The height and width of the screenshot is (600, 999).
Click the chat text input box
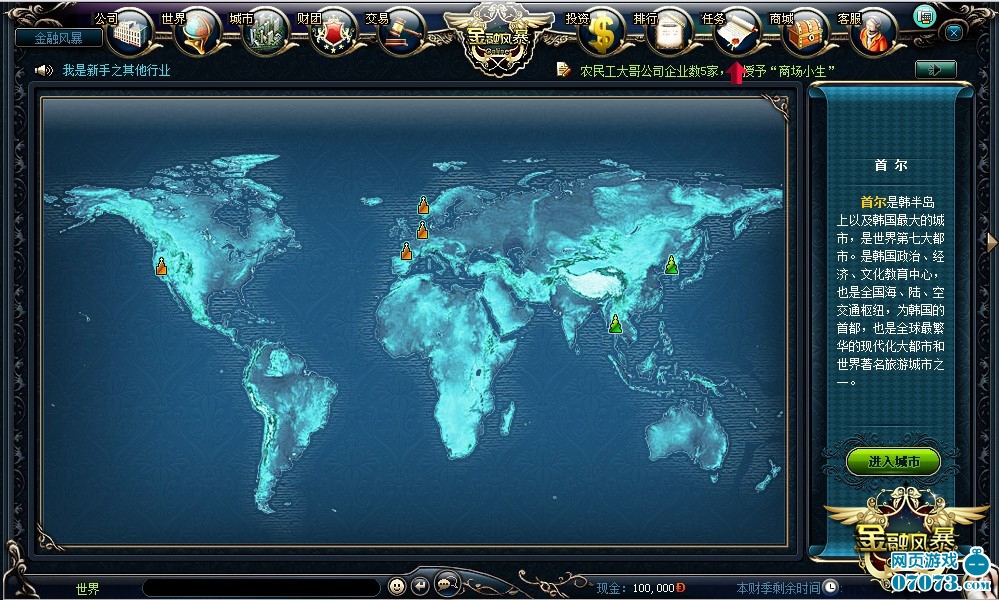point(260,587)
